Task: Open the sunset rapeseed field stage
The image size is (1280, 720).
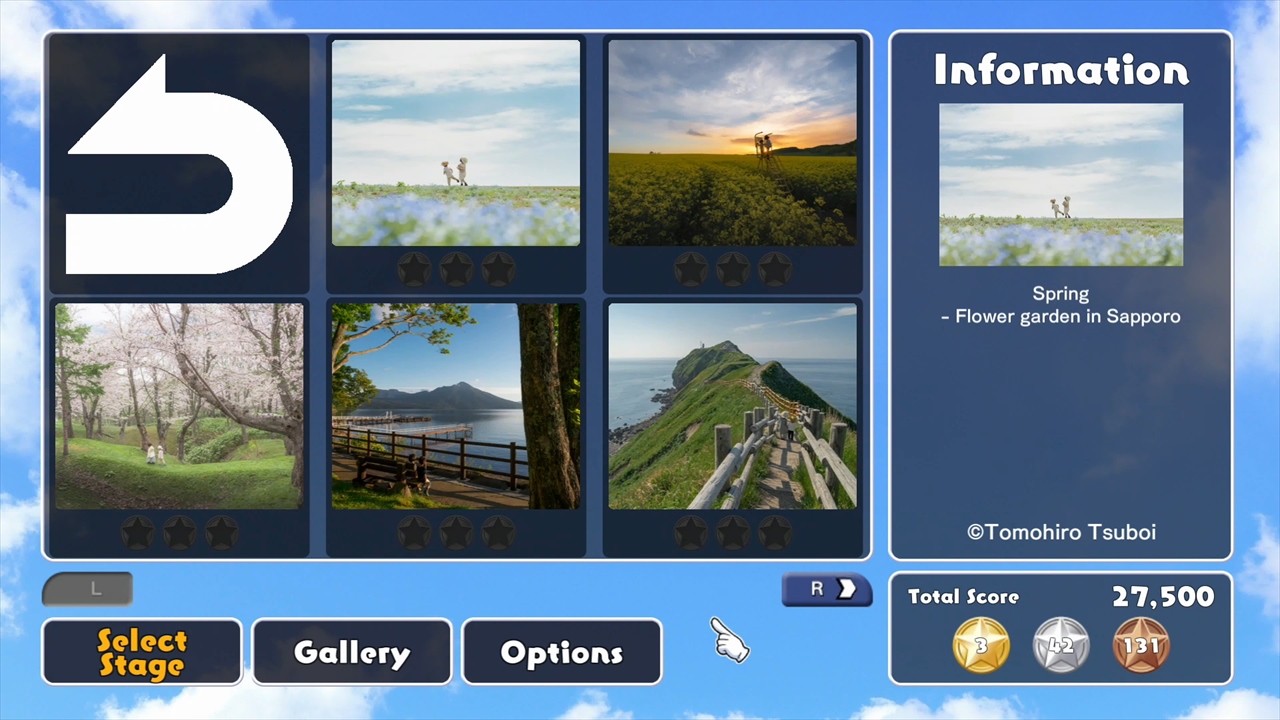Action: point(733,140)
